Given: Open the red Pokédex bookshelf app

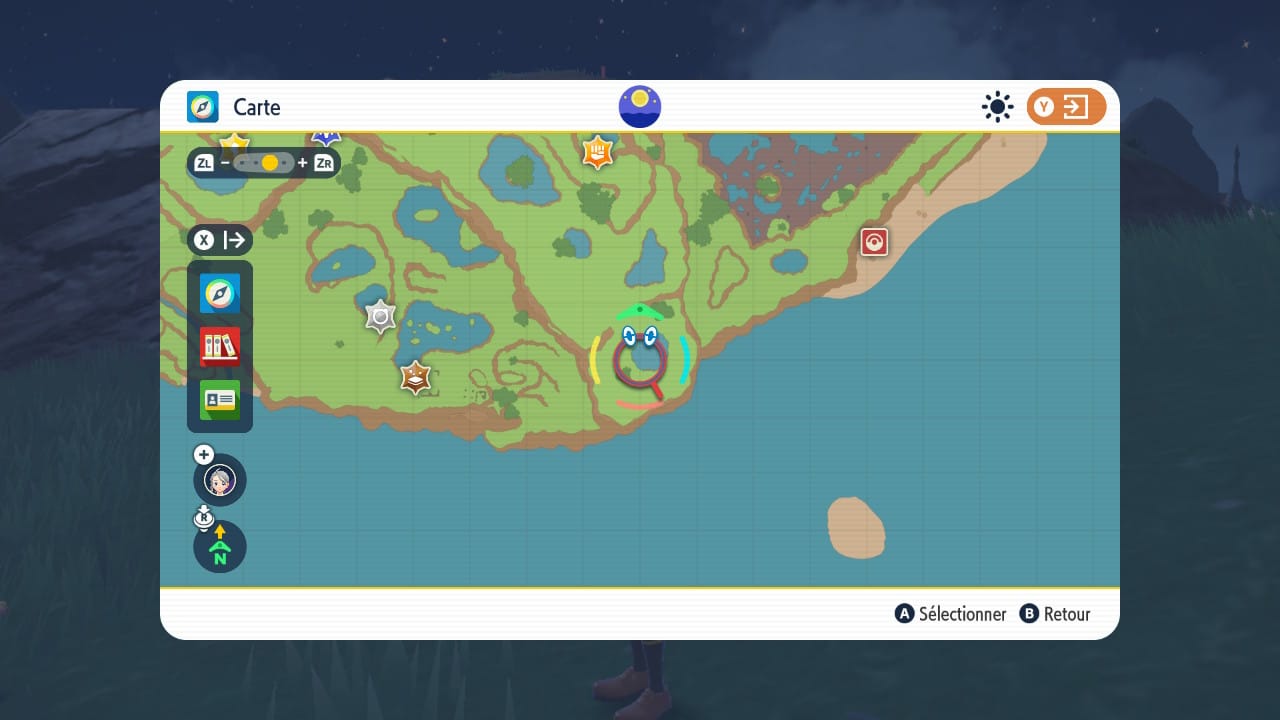Looking at the screenshot, I should [220, 346].
